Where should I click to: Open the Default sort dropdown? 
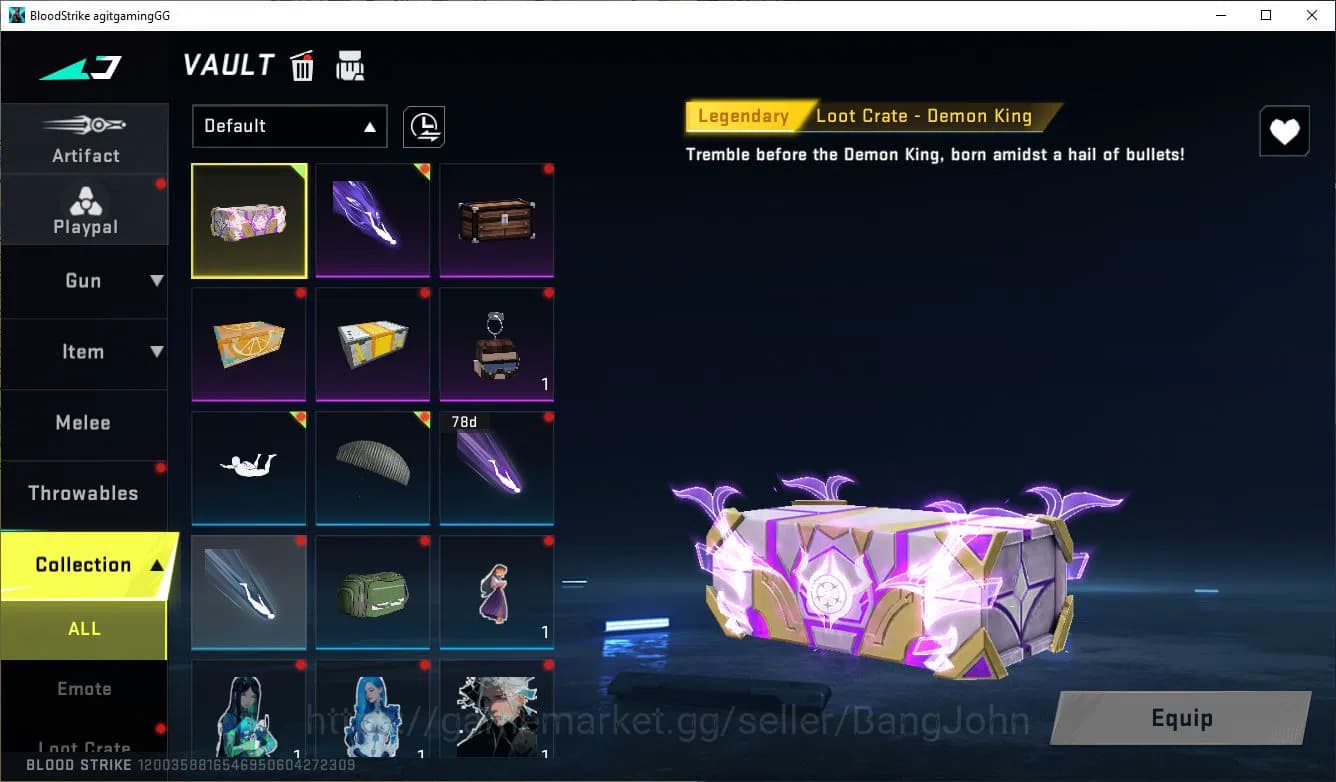pyautogui.click(x=289, y=126)
